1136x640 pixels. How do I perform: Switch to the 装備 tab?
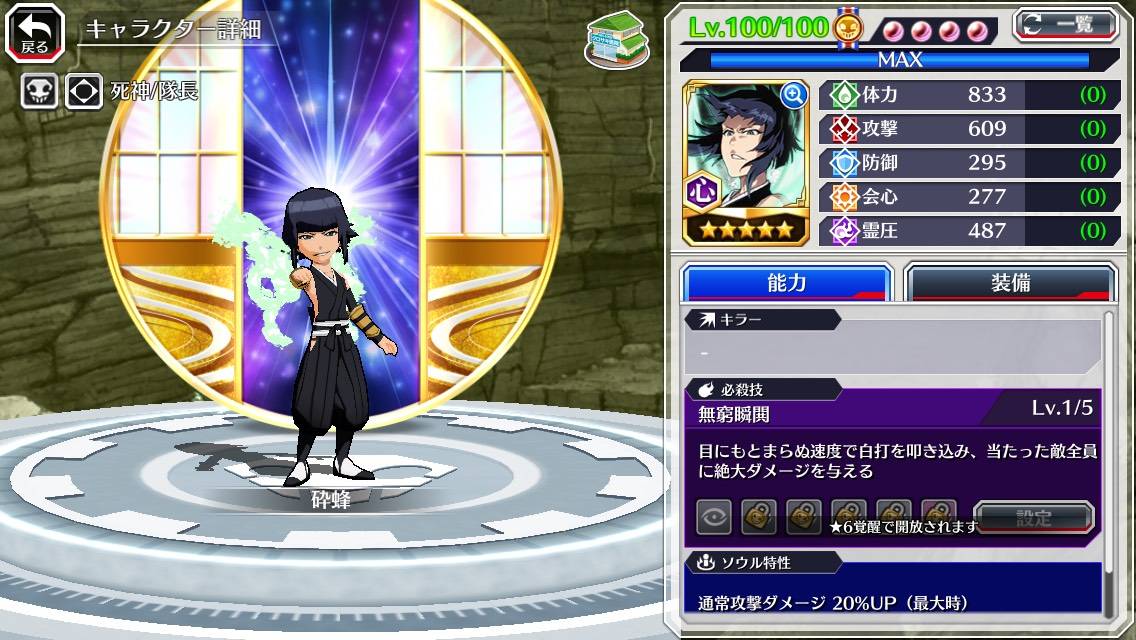click(x=1010, y=283)
